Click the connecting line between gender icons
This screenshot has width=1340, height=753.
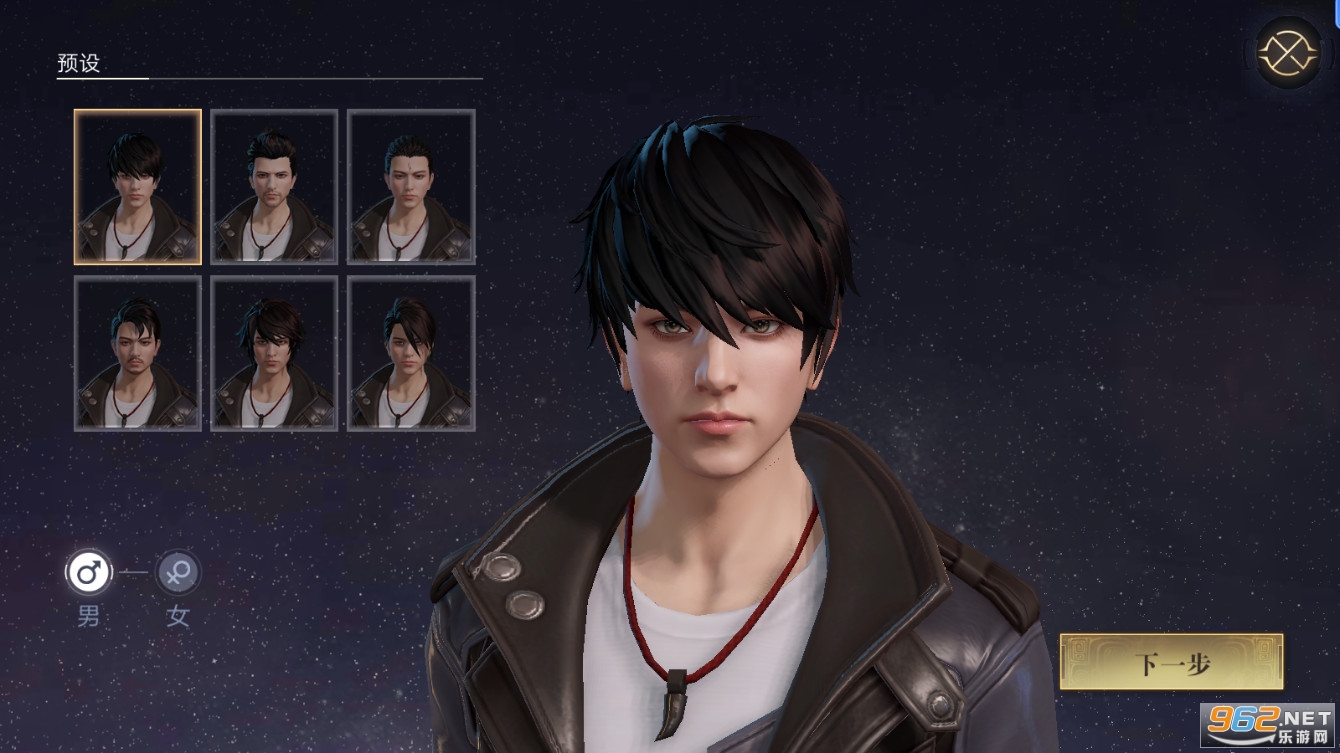pos(133,572)
